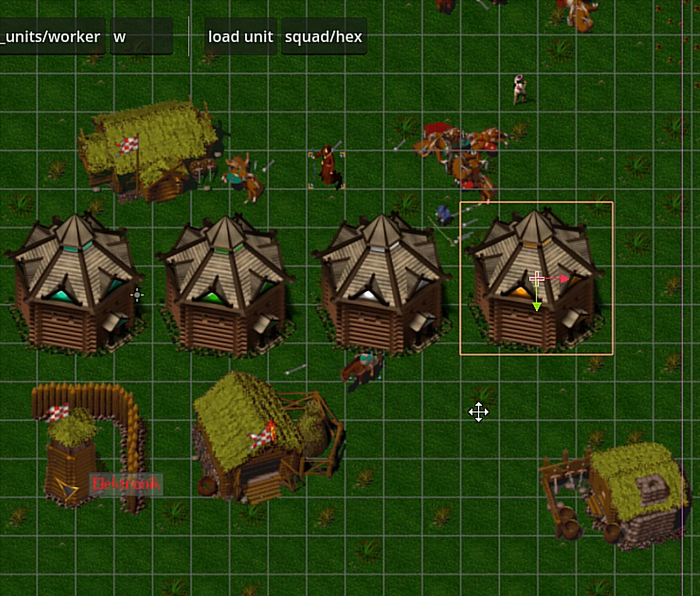Click the "load unit" button

(240, 37)
